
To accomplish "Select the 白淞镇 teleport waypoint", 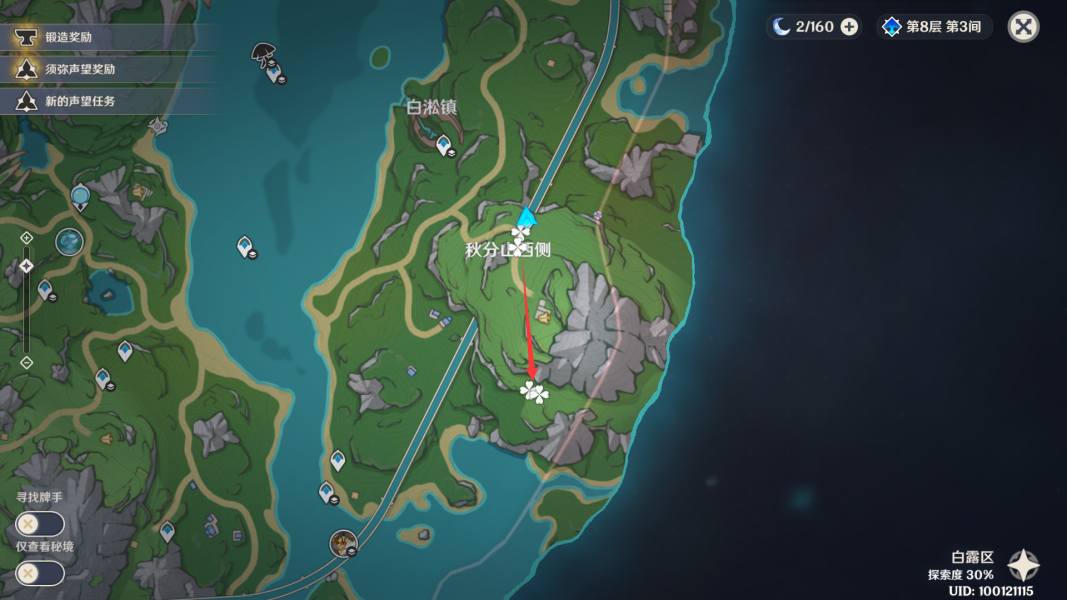I will [444, 146].
